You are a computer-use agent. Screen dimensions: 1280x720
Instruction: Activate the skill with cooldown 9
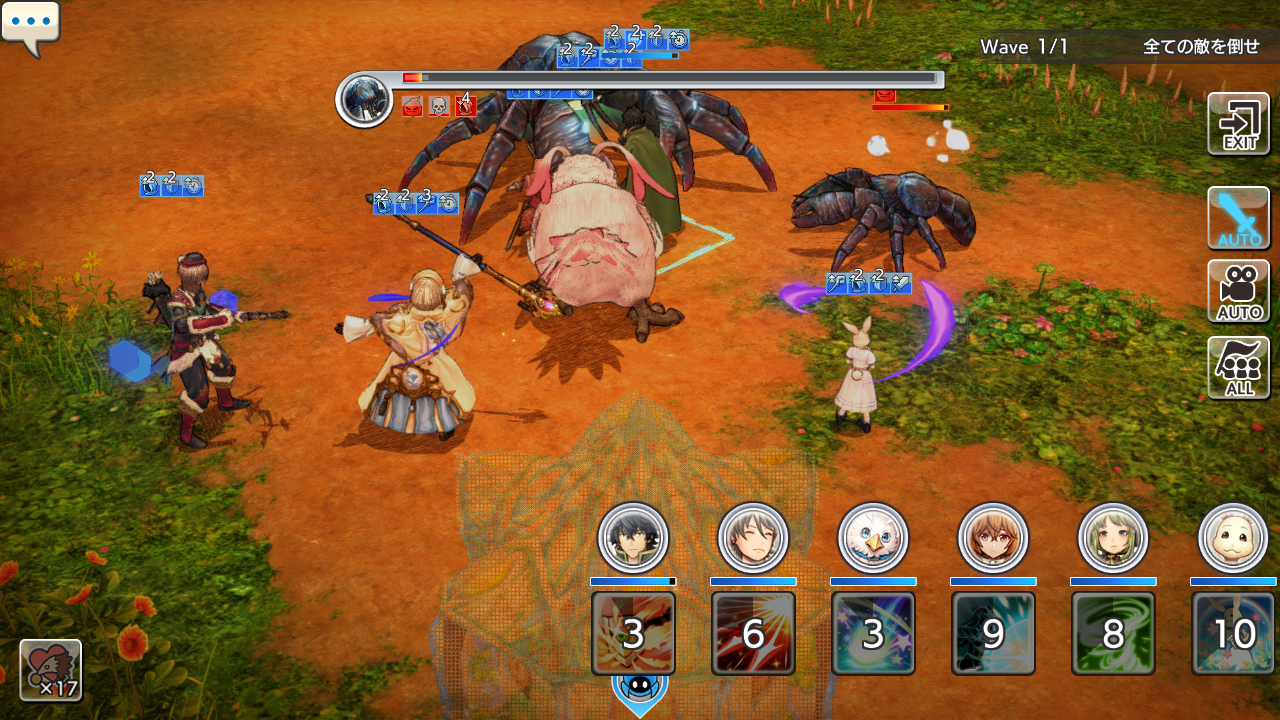993,633
